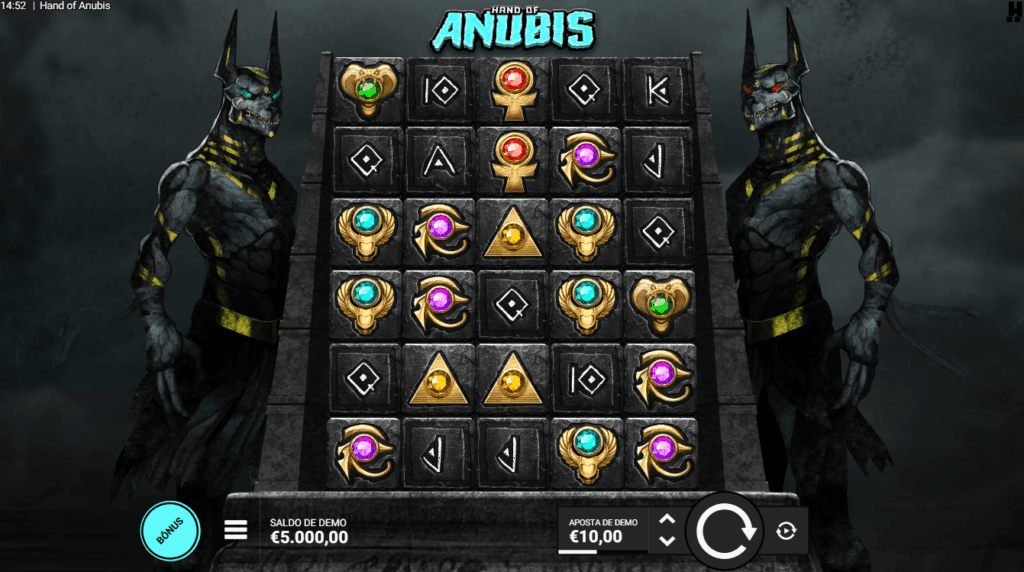The width and height of the screenshot is (1024, 572).
Task: Decrease the bet with the down arrow
Action: (x=668, y=541)
